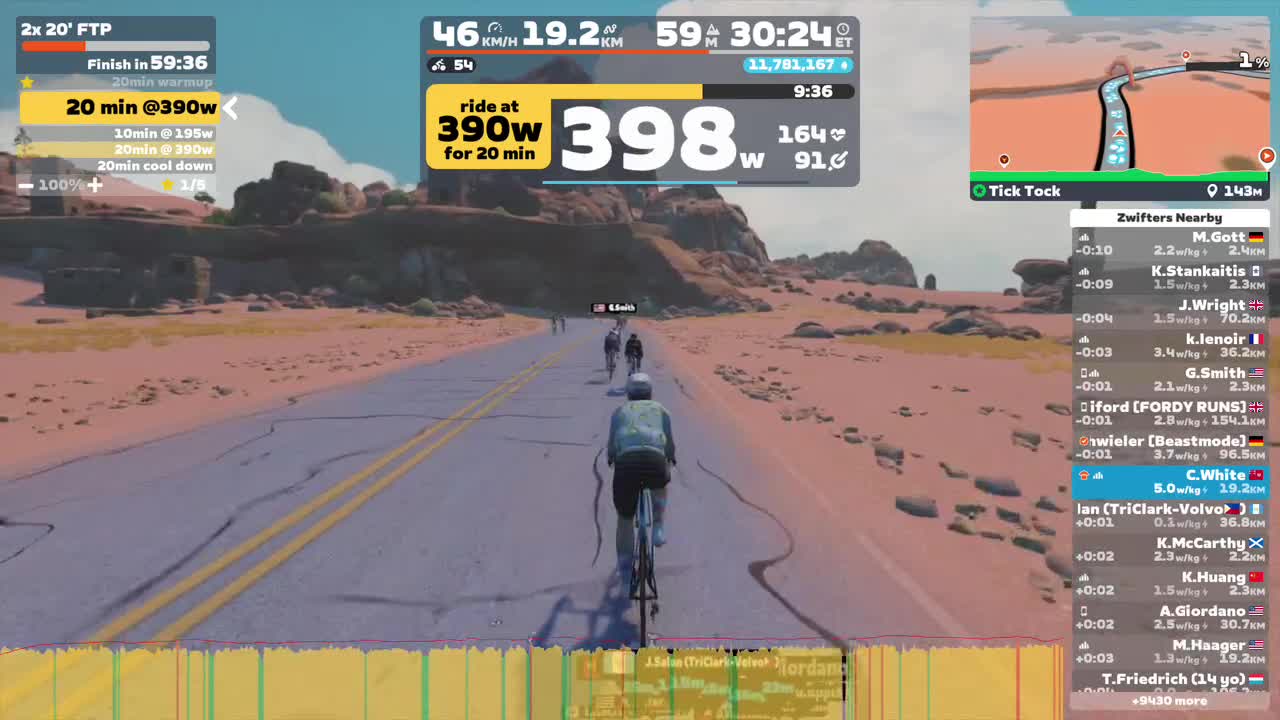Click the plus button to raise workout intensity
Screen dimensions: 1280x720
pyautogui.click(x=95, y=184)
